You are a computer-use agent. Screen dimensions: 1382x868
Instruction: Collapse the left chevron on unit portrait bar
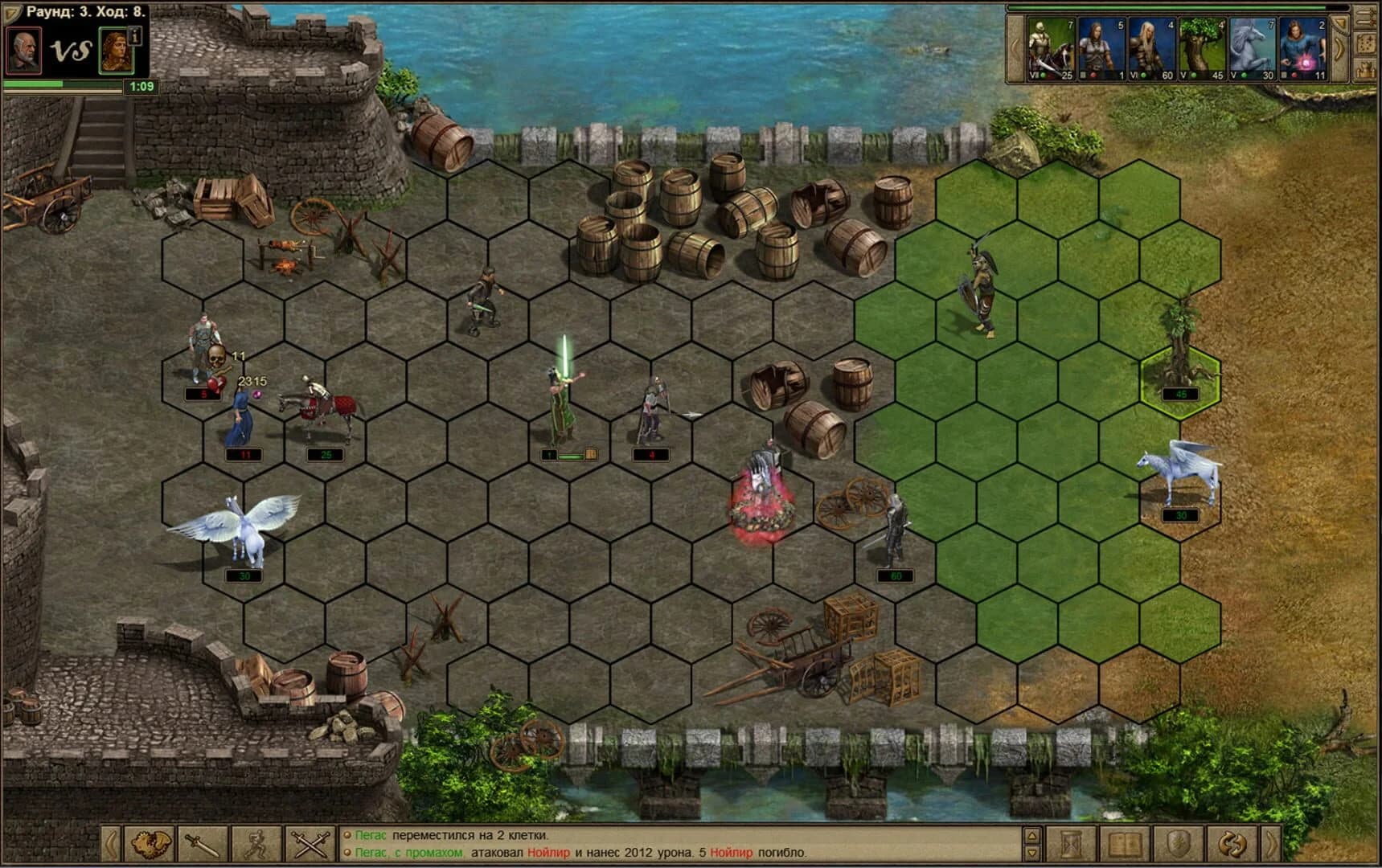pyautogui.click(x=1013, y=48)
